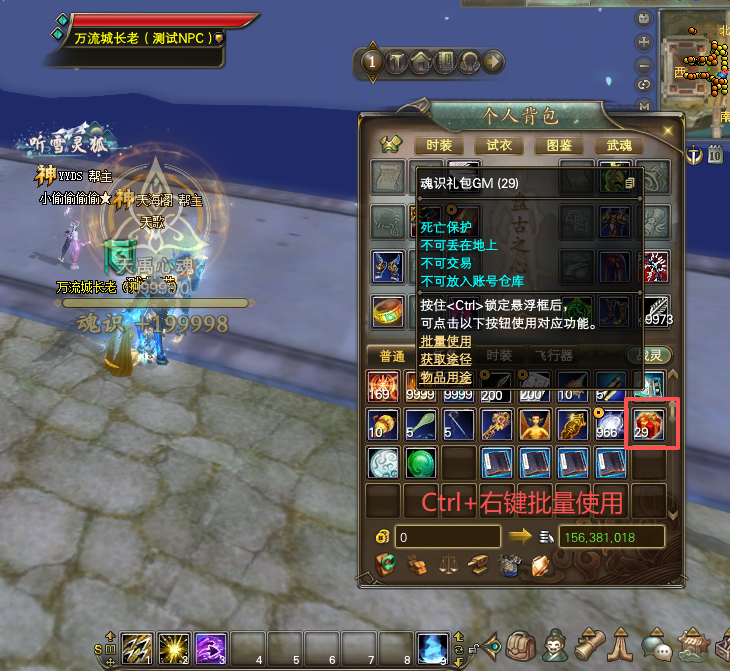
Task: Click 批量使用 in the item tooltip
Action: pyautogui.click(x=445, y=341)
